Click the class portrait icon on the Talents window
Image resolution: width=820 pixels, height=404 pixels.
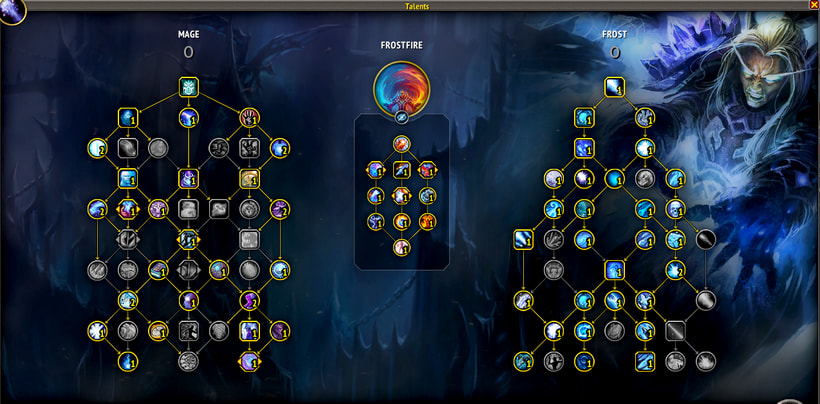click(13, 13)
